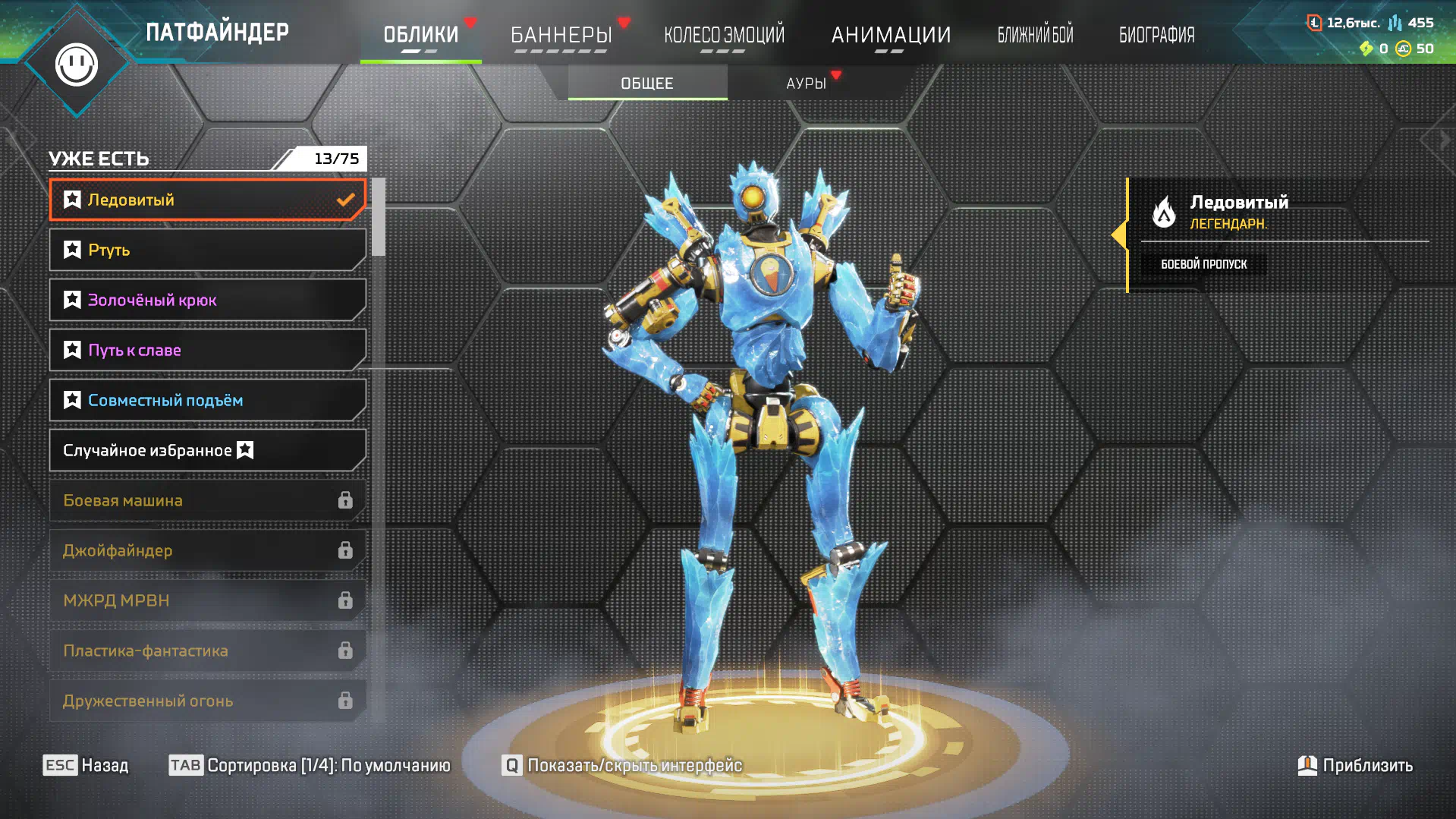Viewport: 1456px width, 819px height.
Task: Preview the locked Джойфайндер skin
Action: click(207, 550)
